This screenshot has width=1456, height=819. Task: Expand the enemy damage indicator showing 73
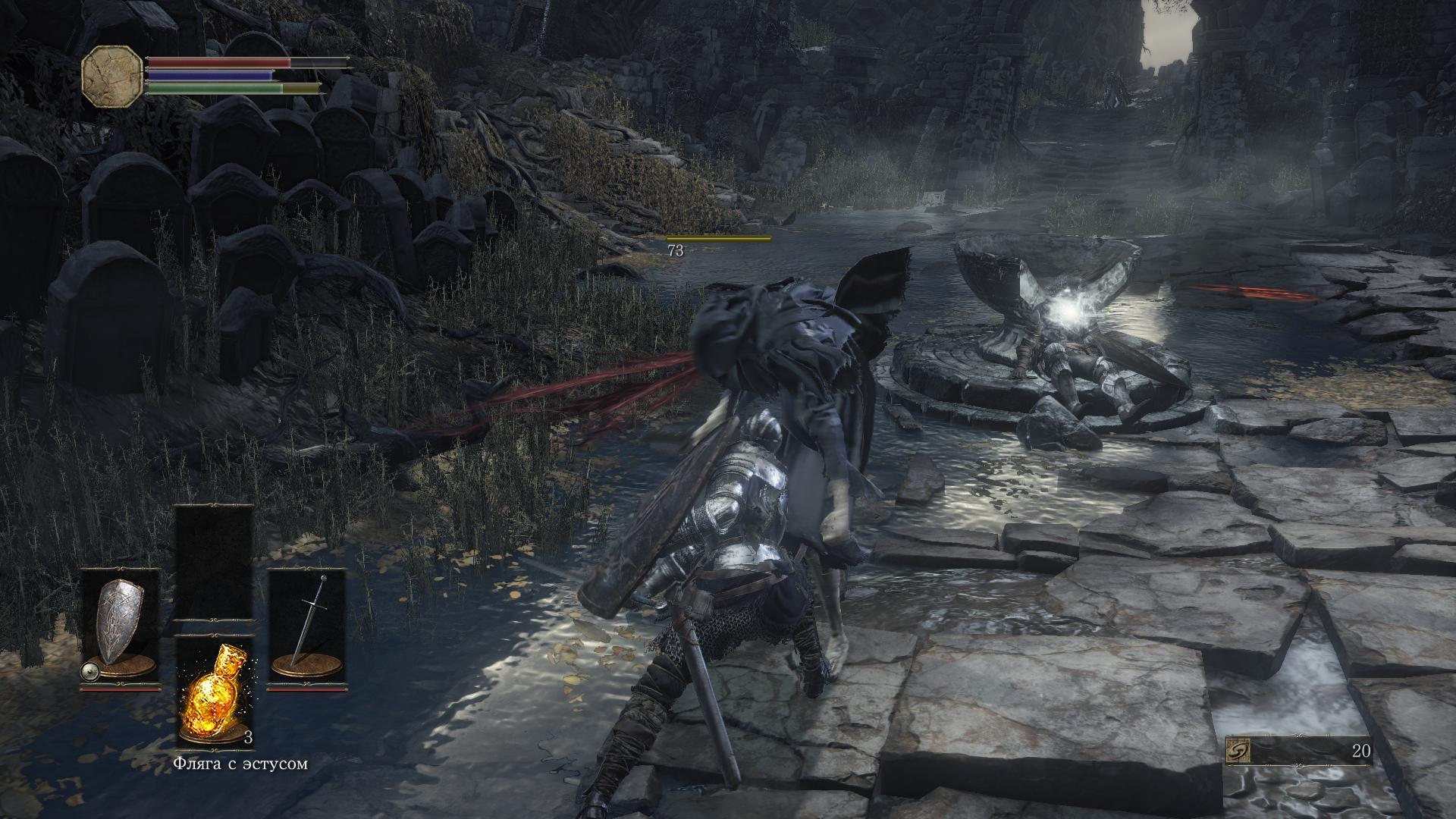pos(677,251)
